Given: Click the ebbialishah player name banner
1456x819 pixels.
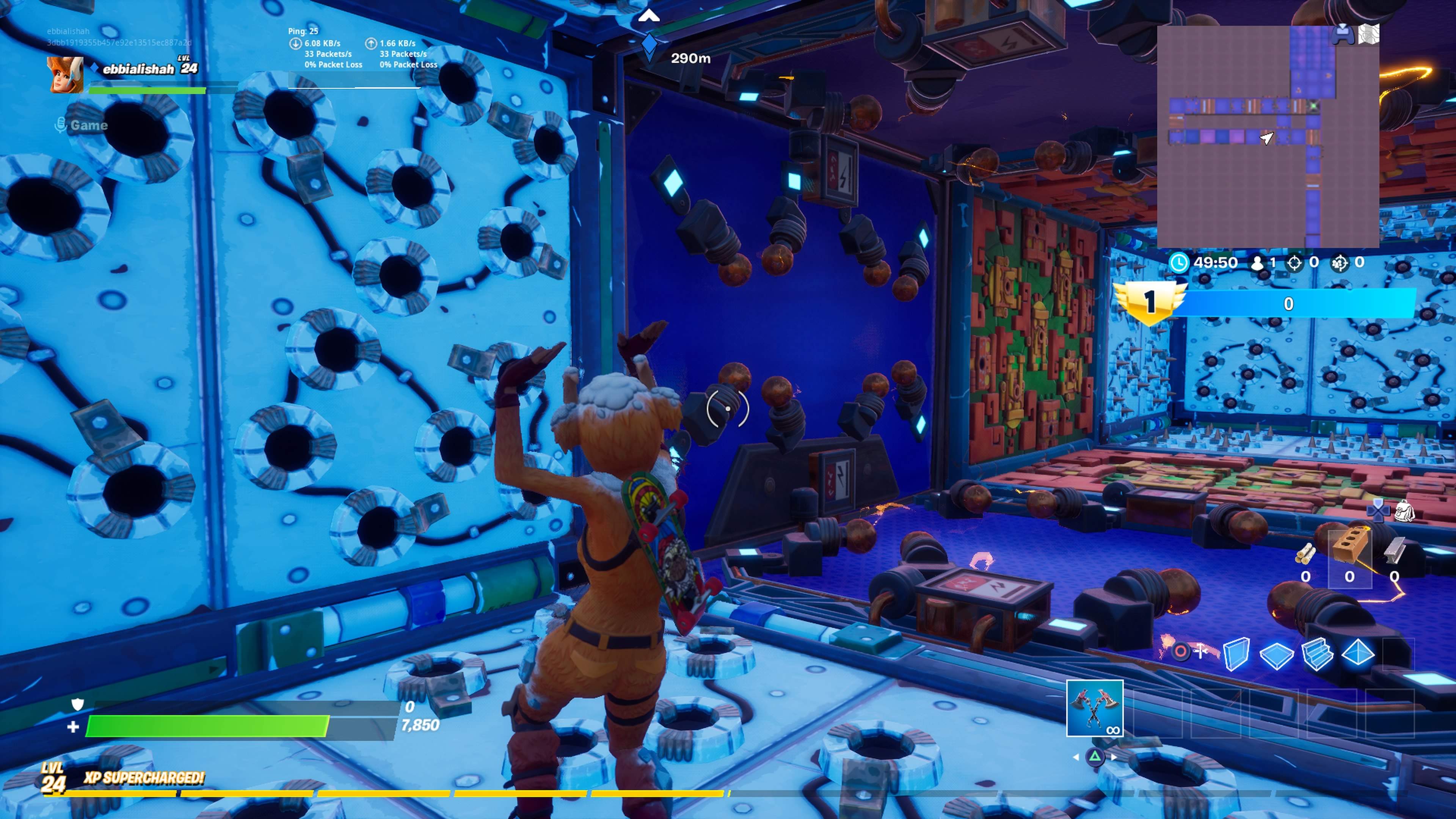Looking at the screenshot, I should [138, 69].
